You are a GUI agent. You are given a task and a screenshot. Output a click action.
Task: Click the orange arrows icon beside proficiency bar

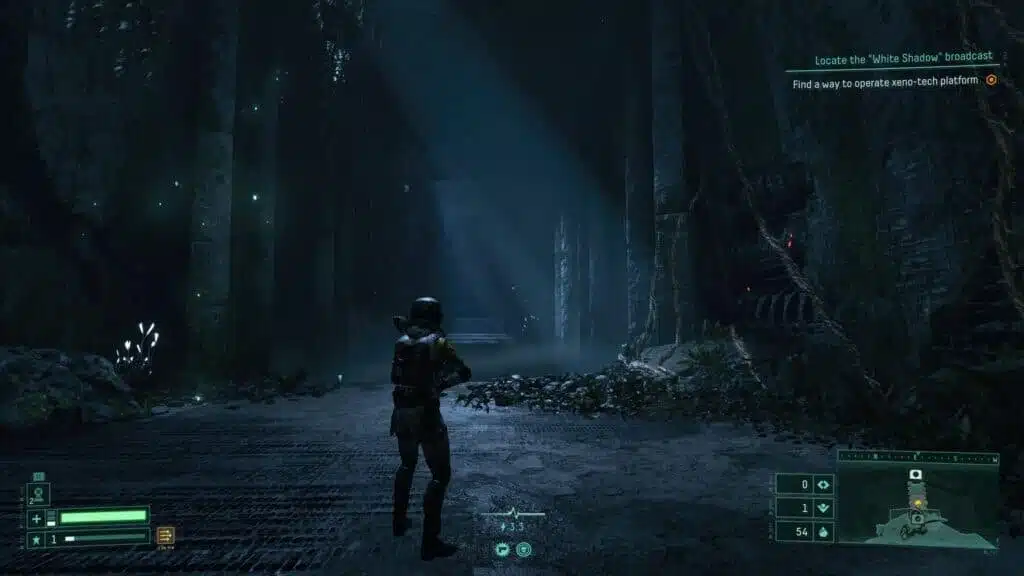tap(165, 536)
